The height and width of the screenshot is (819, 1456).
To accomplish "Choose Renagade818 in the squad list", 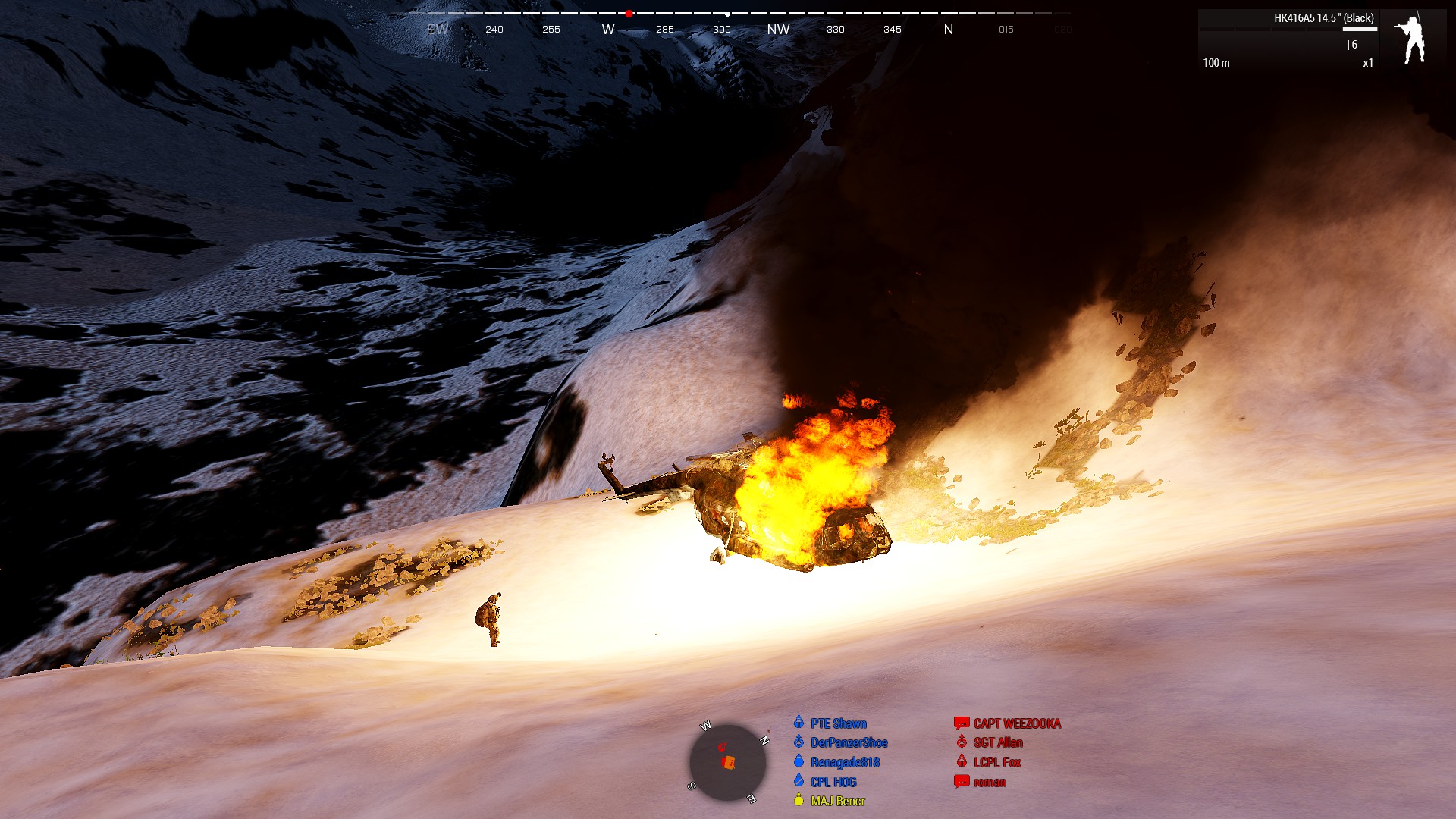I will coord(845,762).
